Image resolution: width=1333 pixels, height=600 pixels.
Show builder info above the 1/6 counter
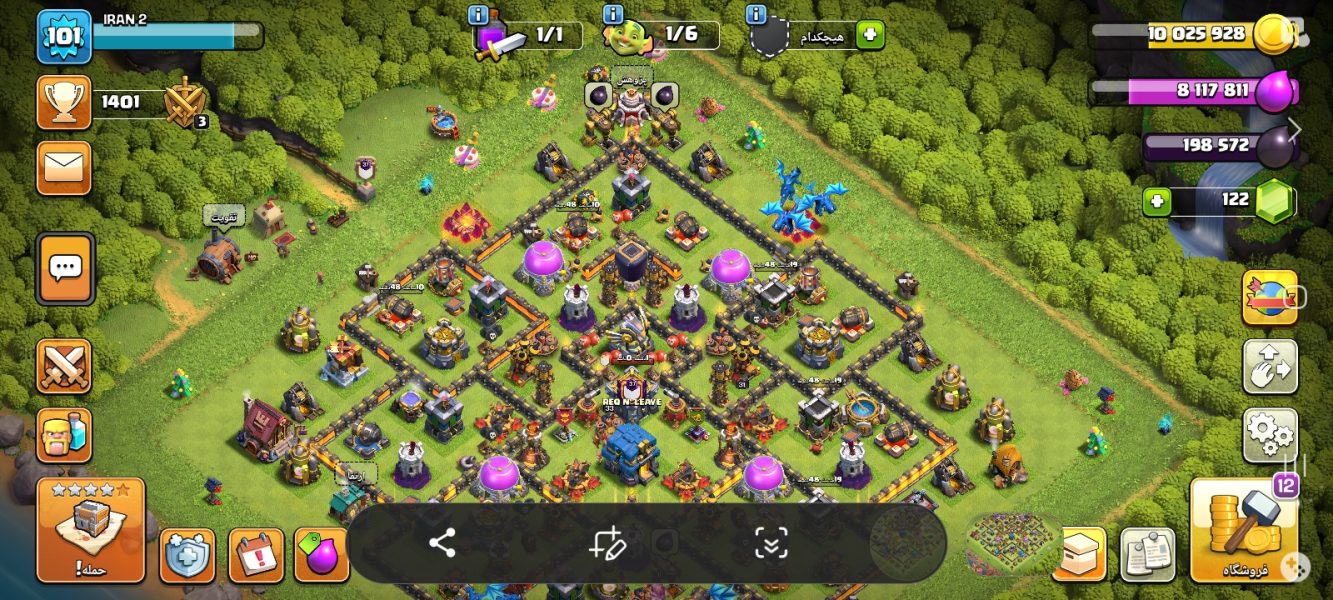614,14
